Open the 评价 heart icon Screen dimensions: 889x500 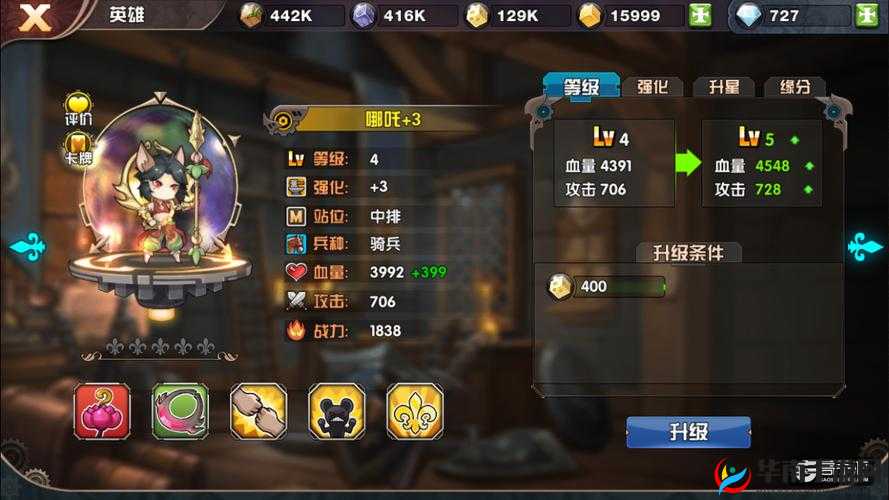point(79,109)
